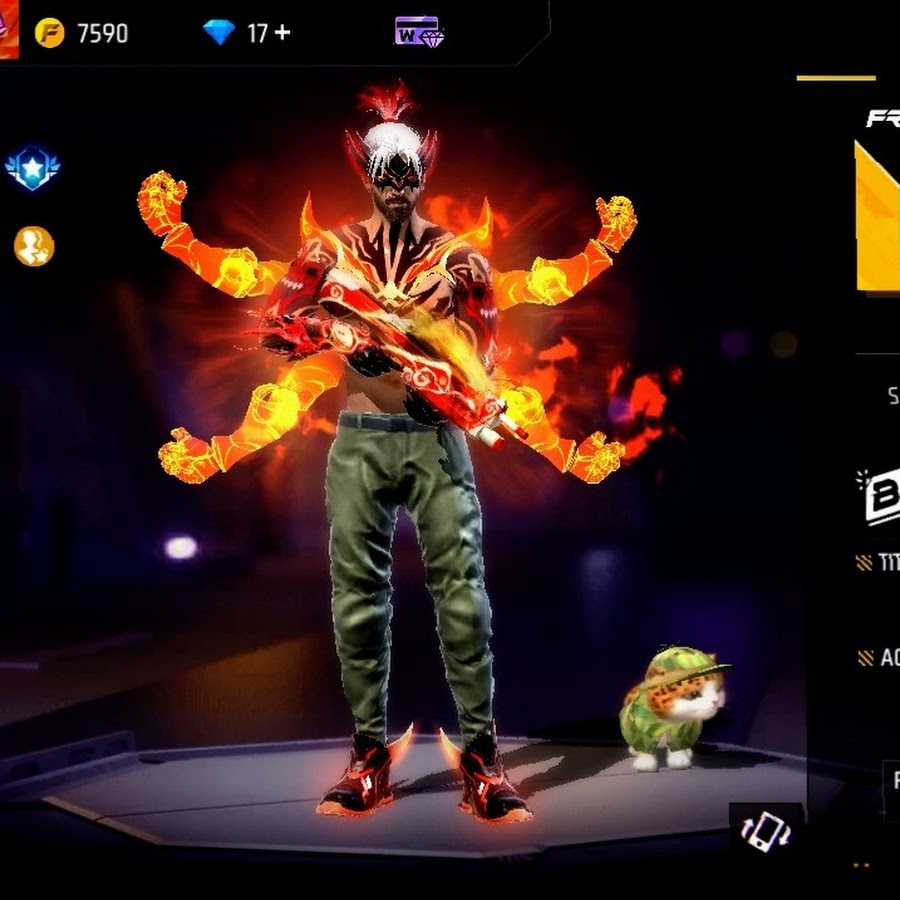
Task: Tap the plus button beside diamonds
Action: pyautogui.click(x=283, y=33)
